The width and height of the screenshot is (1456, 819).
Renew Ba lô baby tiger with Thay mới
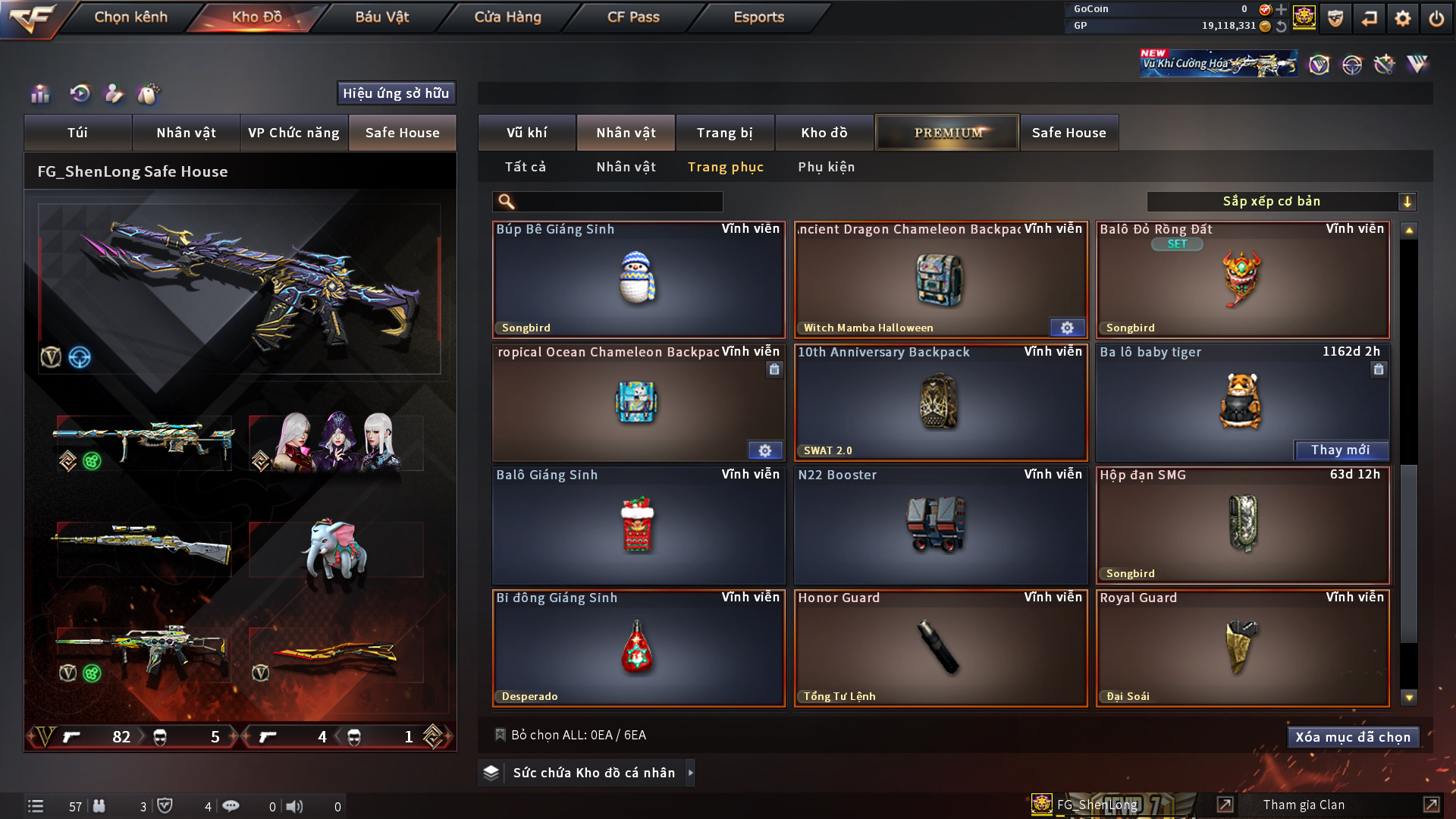click(x=1340, y=450)
